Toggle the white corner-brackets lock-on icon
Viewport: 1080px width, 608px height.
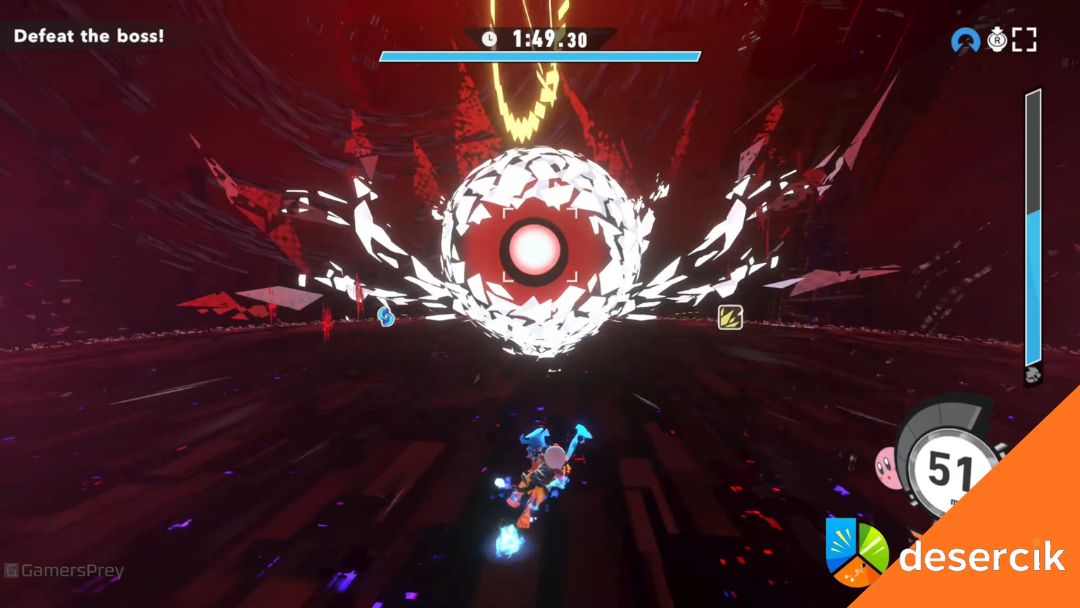(x=1024, y=41)
